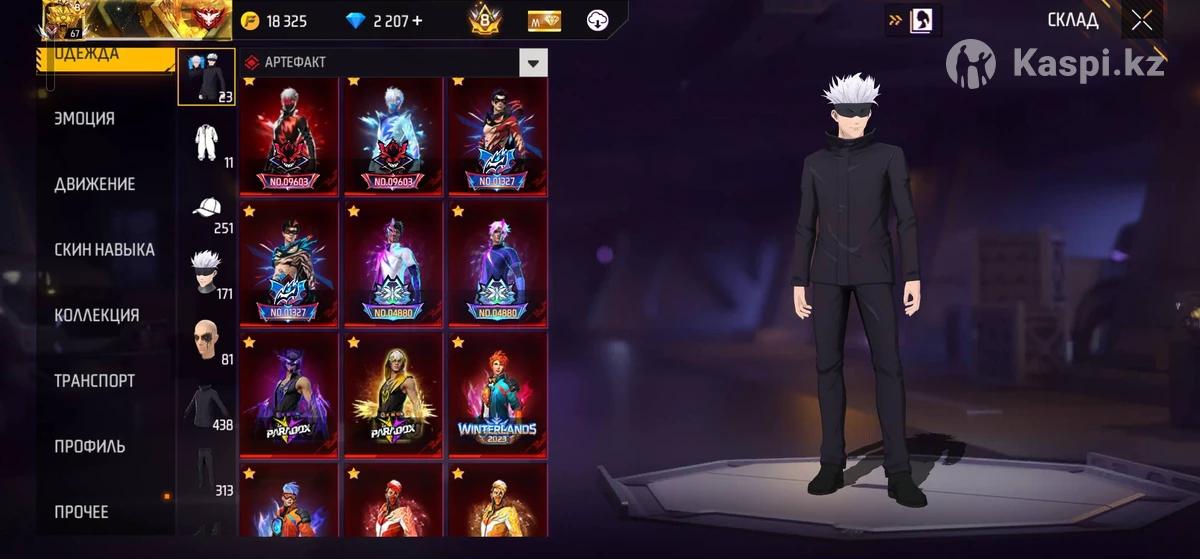The image size is (1200, 559).
Task: Pick the red NO.09603 outfit bundle
Action: point(289,135)
